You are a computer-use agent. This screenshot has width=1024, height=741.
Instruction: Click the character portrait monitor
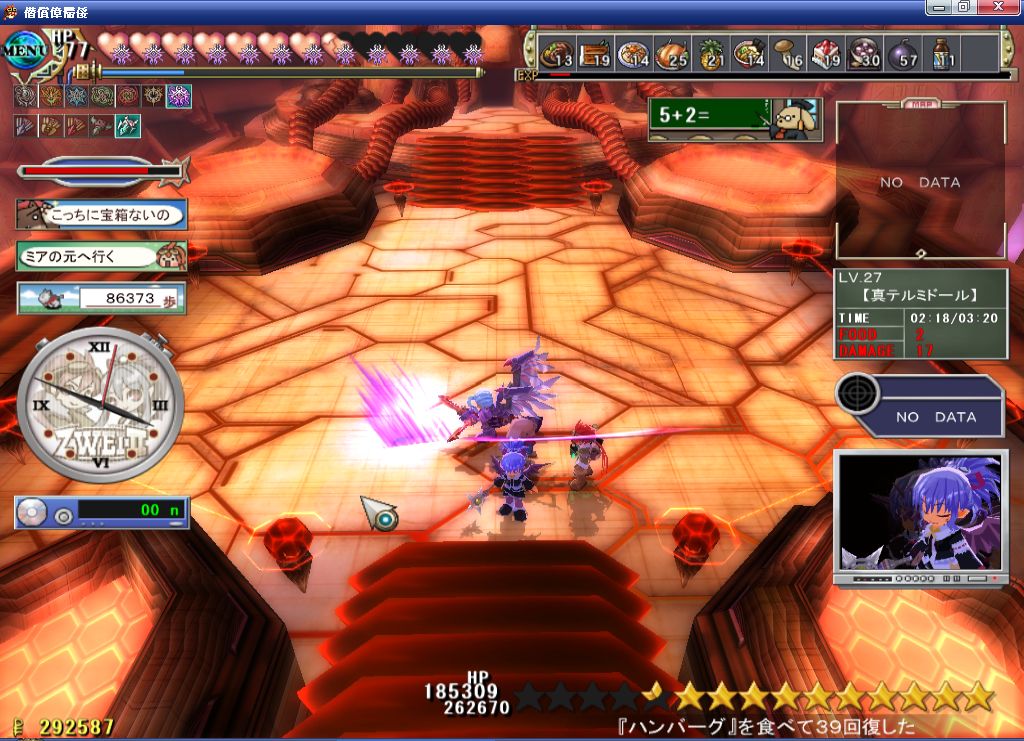pos(918,517)
